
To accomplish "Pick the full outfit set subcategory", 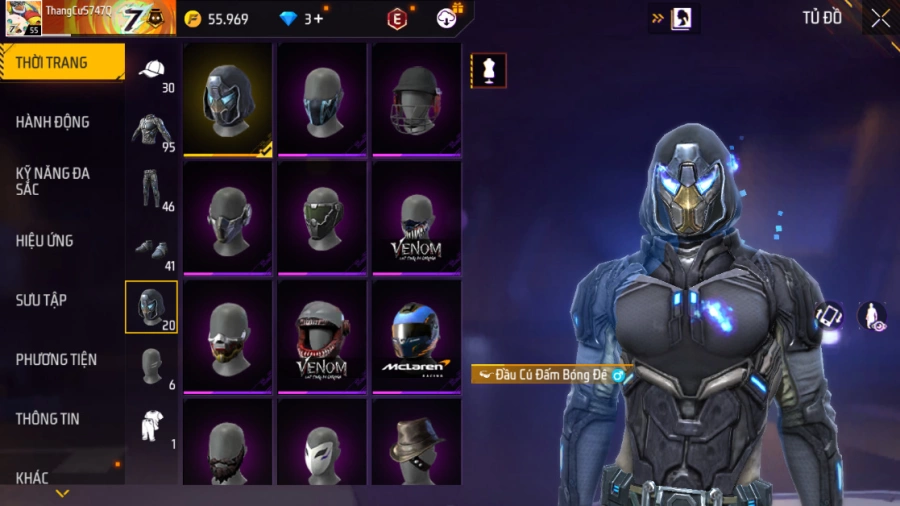I will tap(152, 427).
